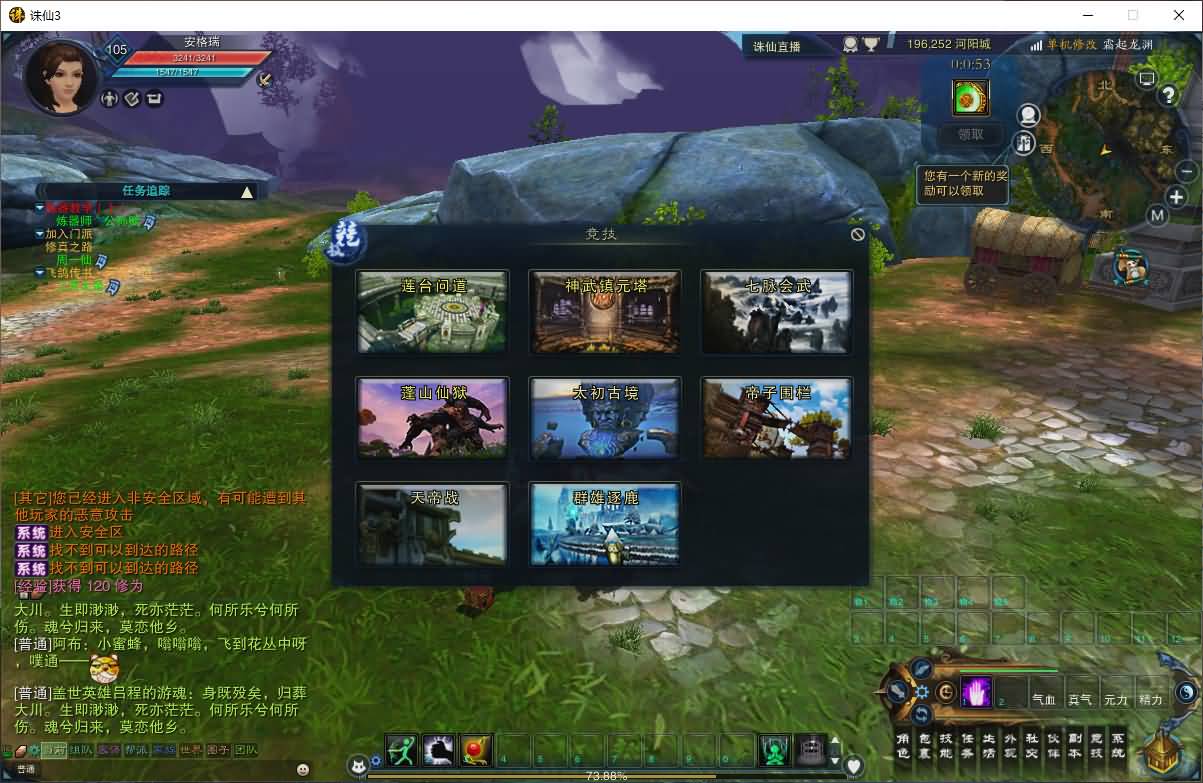Open the 七脉会武 arena tile
The height and width of the screenshot is (783, 1203).
click(x=777, y=311)
